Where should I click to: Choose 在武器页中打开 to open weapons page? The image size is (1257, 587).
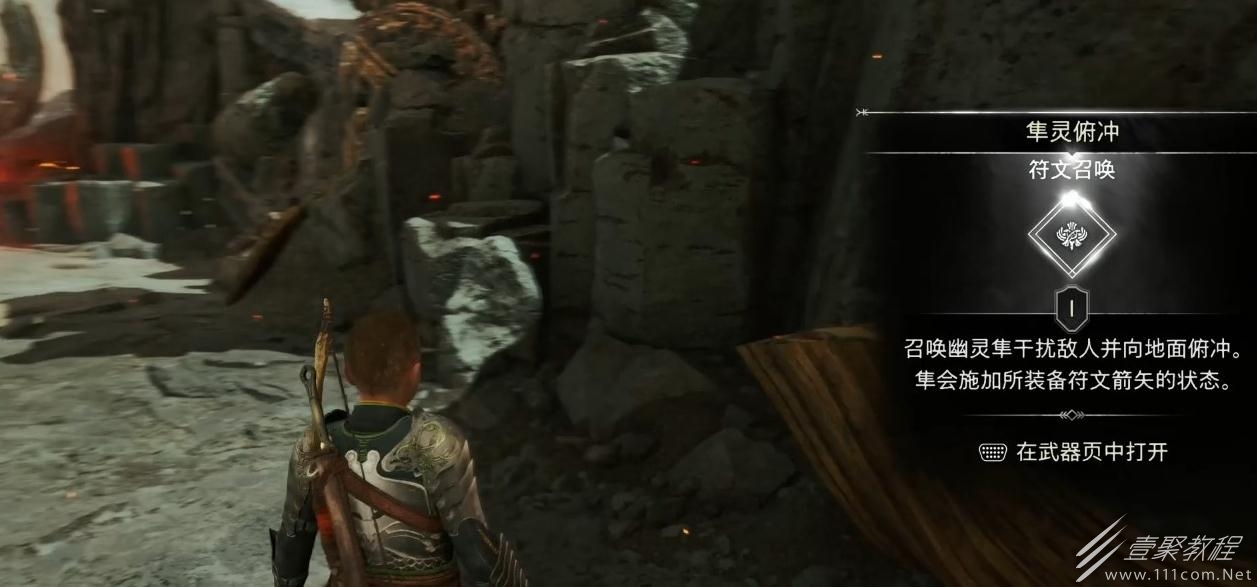[1073, 452]
